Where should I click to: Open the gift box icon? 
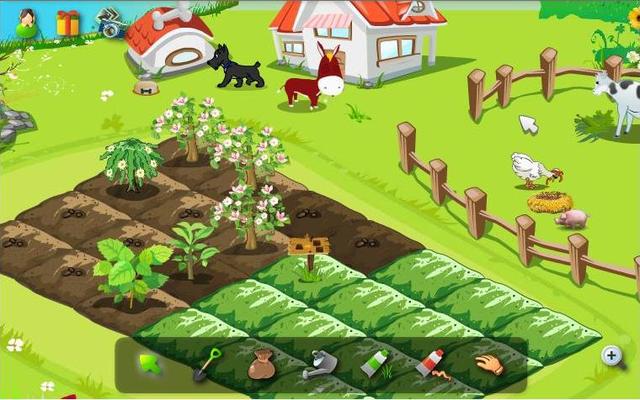[68, 22]
